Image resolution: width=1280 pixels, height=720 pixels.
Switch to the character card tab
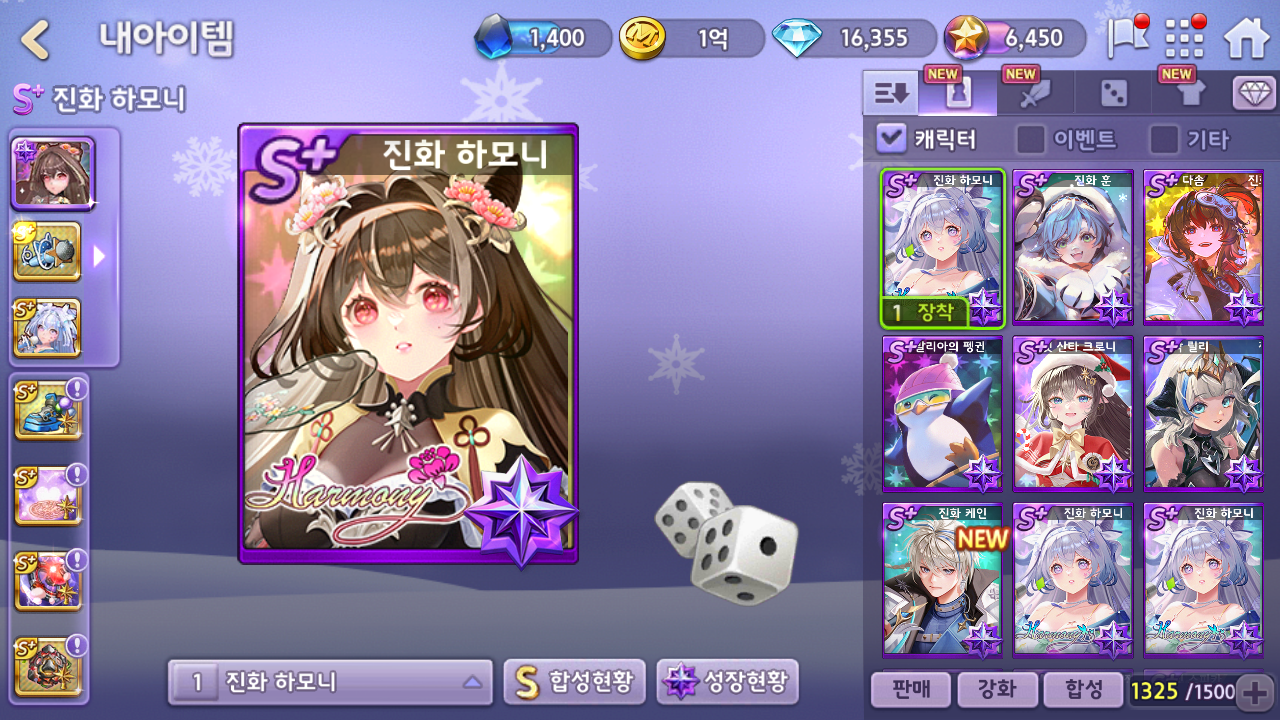tap(958, 94)
